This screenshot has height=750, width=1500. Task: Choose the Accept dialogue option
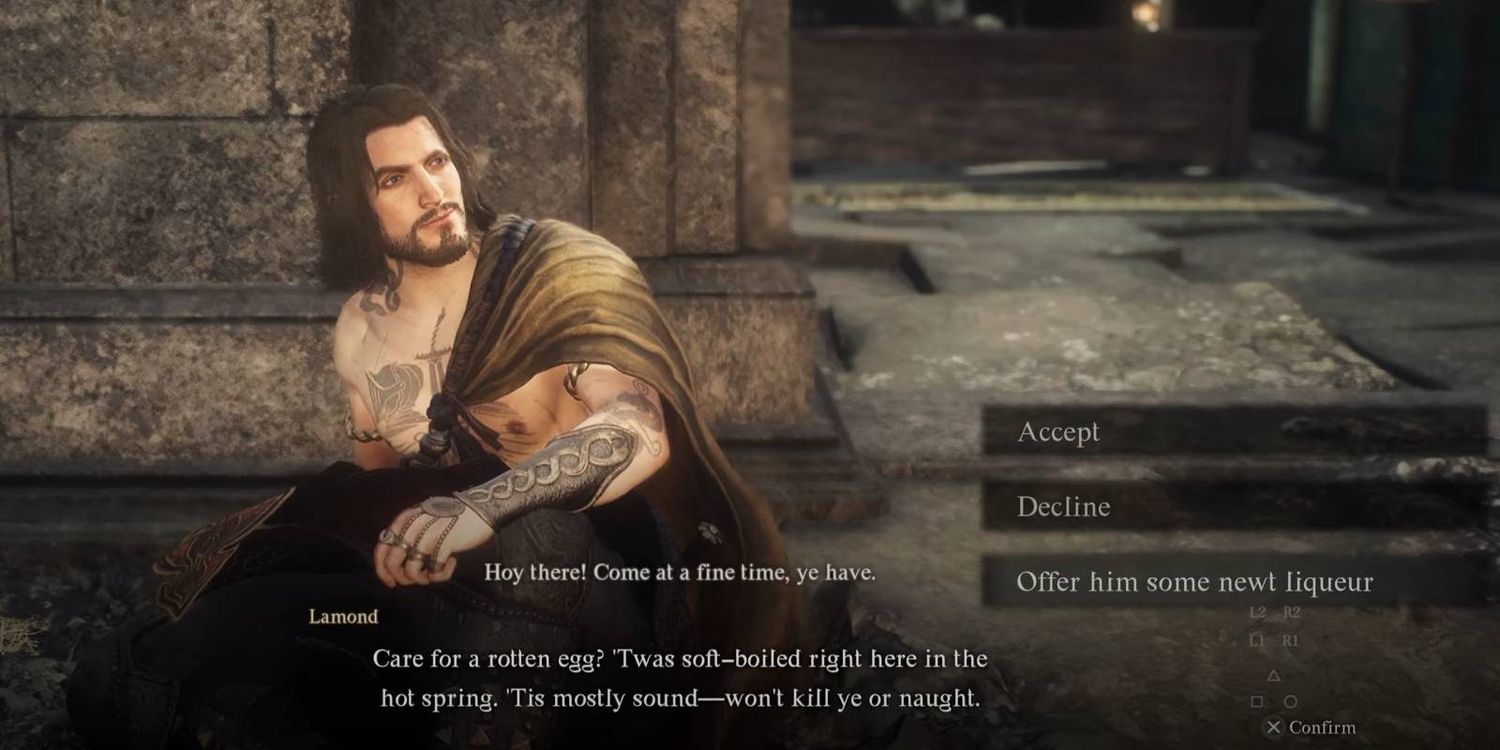pyautogui.click(x=1058, y=432)
